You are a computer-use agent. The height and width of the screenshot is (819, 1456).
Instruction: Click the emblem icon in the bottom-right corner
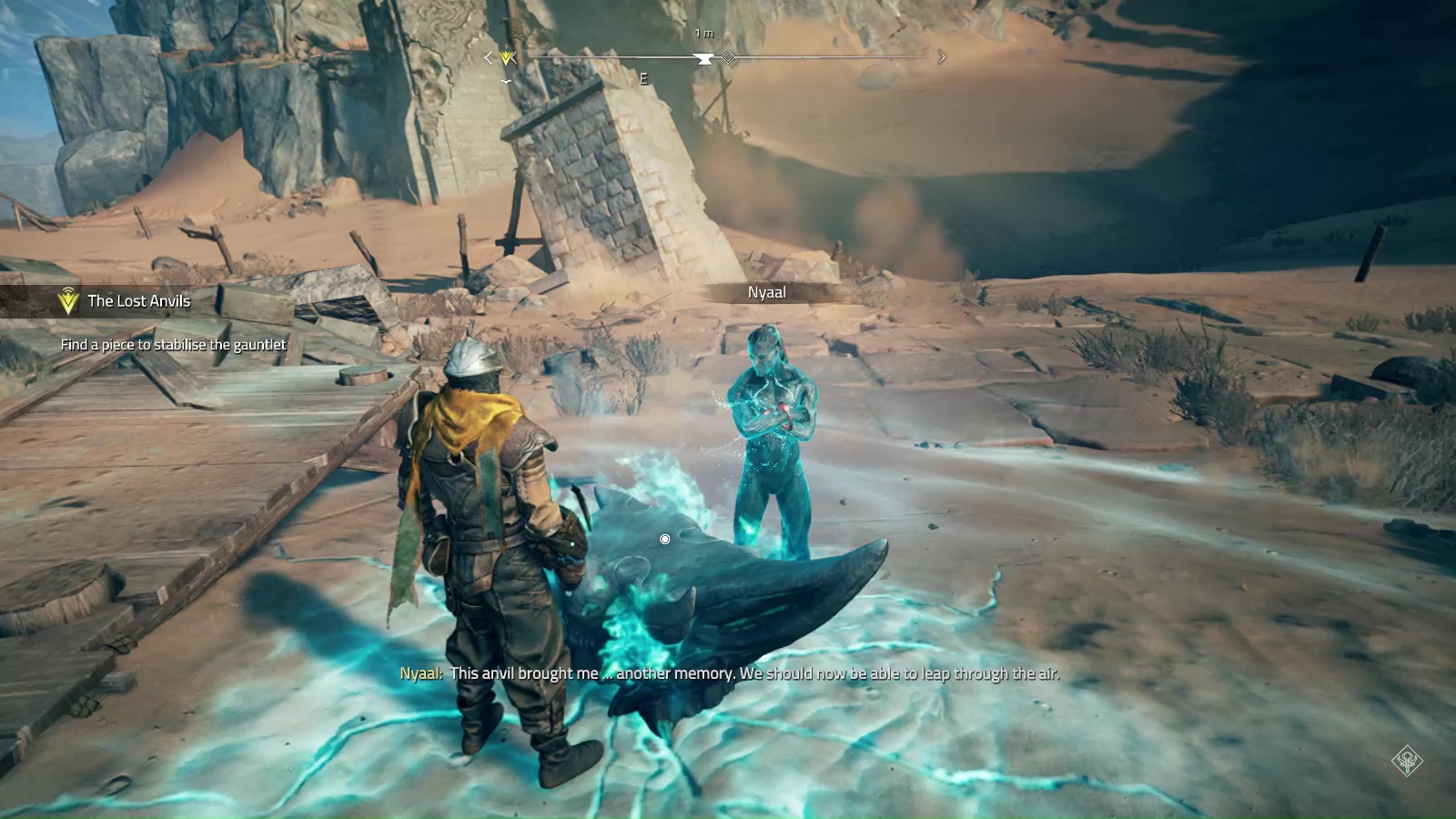[1407, 760]
